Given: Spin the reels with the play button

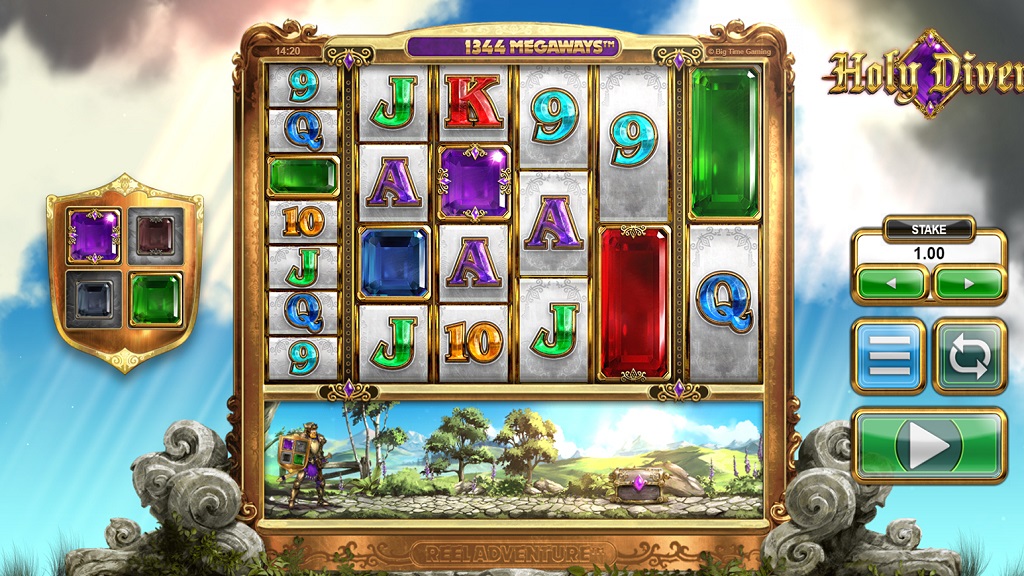Looking at the screenshot, I should pos(929,446).
